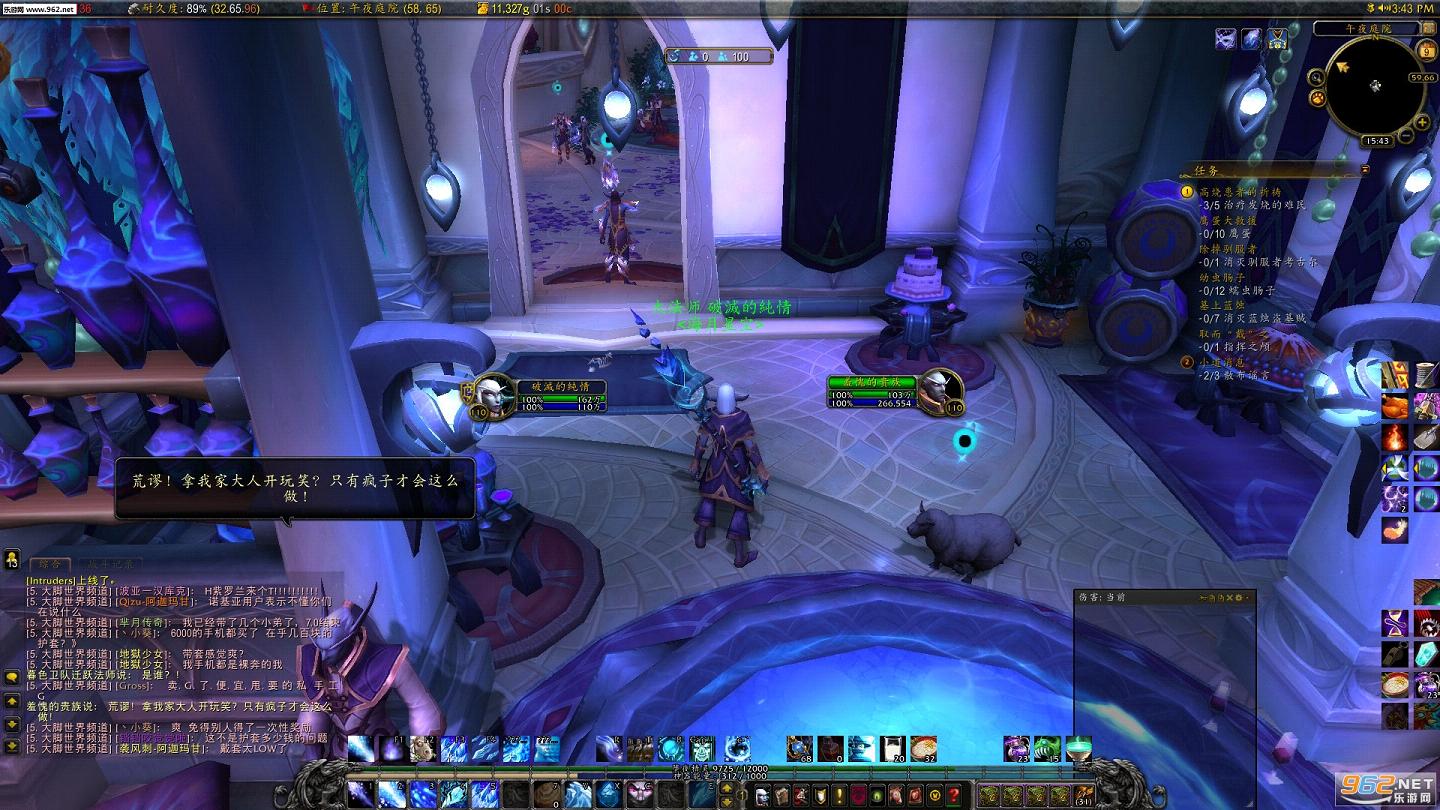
Task: Open the social button showing 13 friends
Action: coord(11,561)
